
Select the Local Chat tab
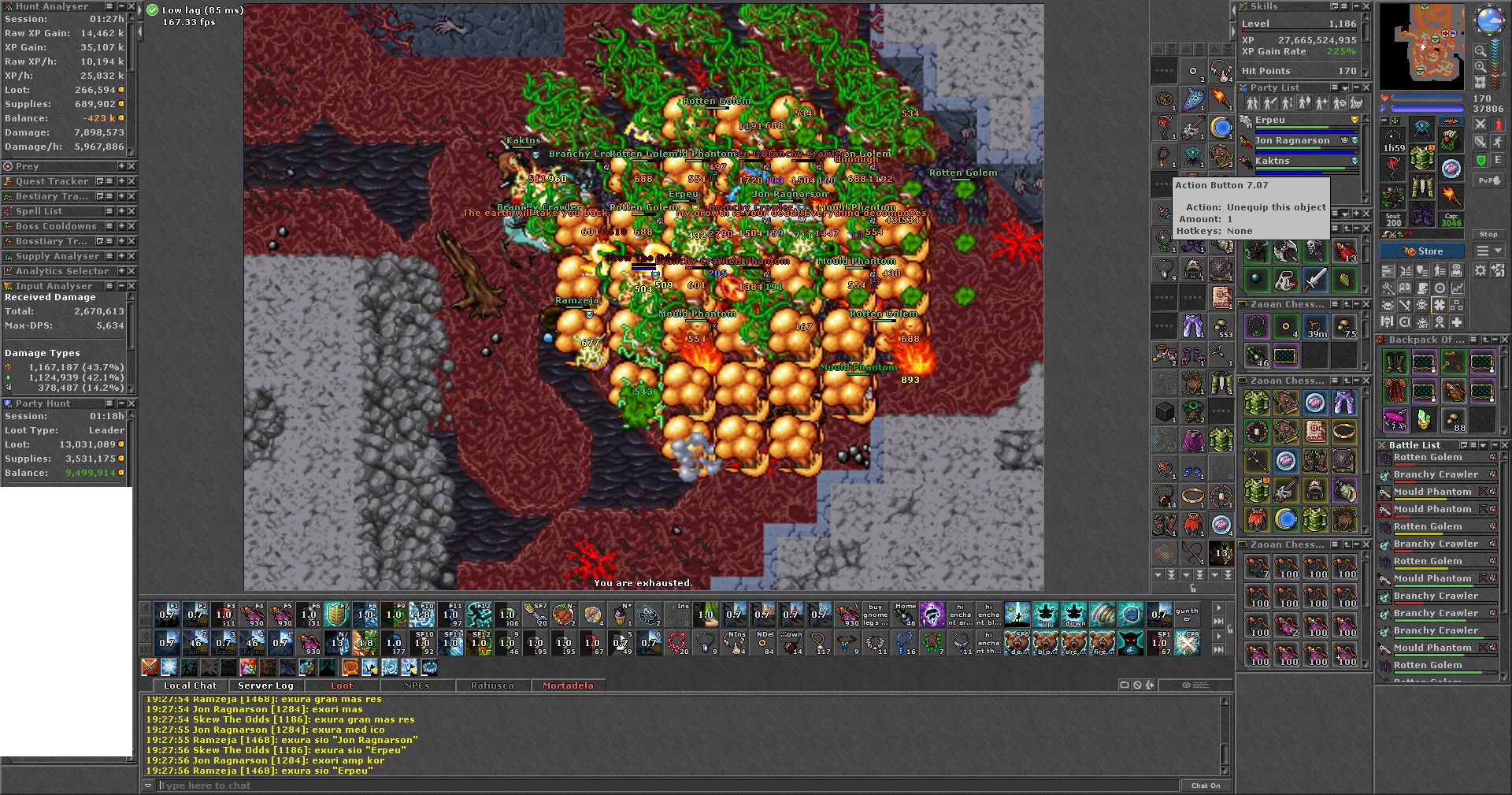click(190, 685)
